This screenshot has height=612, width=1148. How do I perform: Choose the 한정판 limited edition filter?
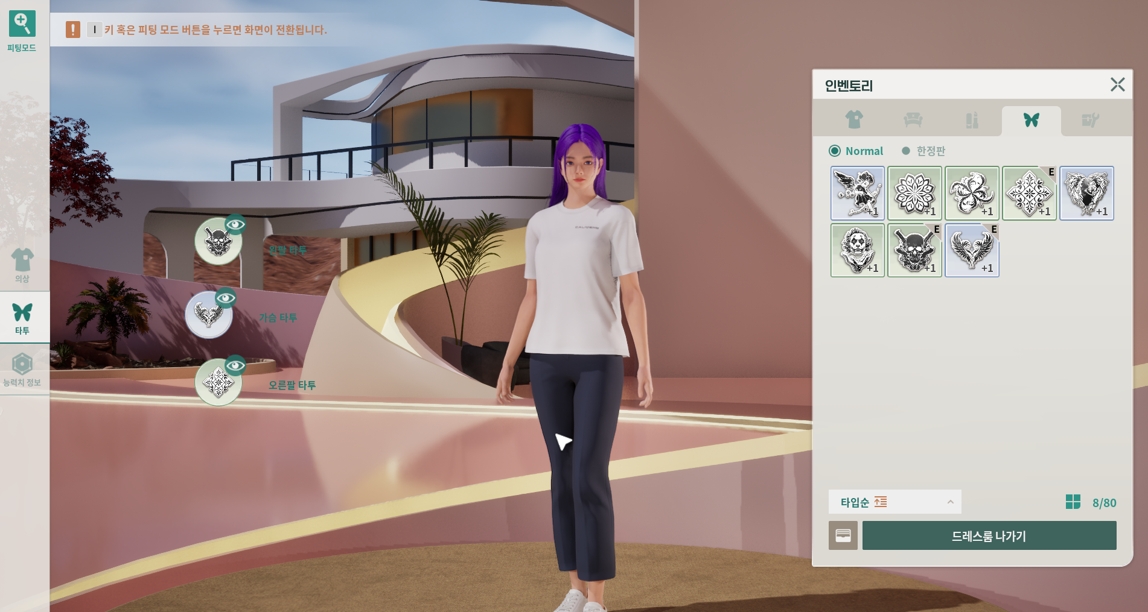point(906,151)
